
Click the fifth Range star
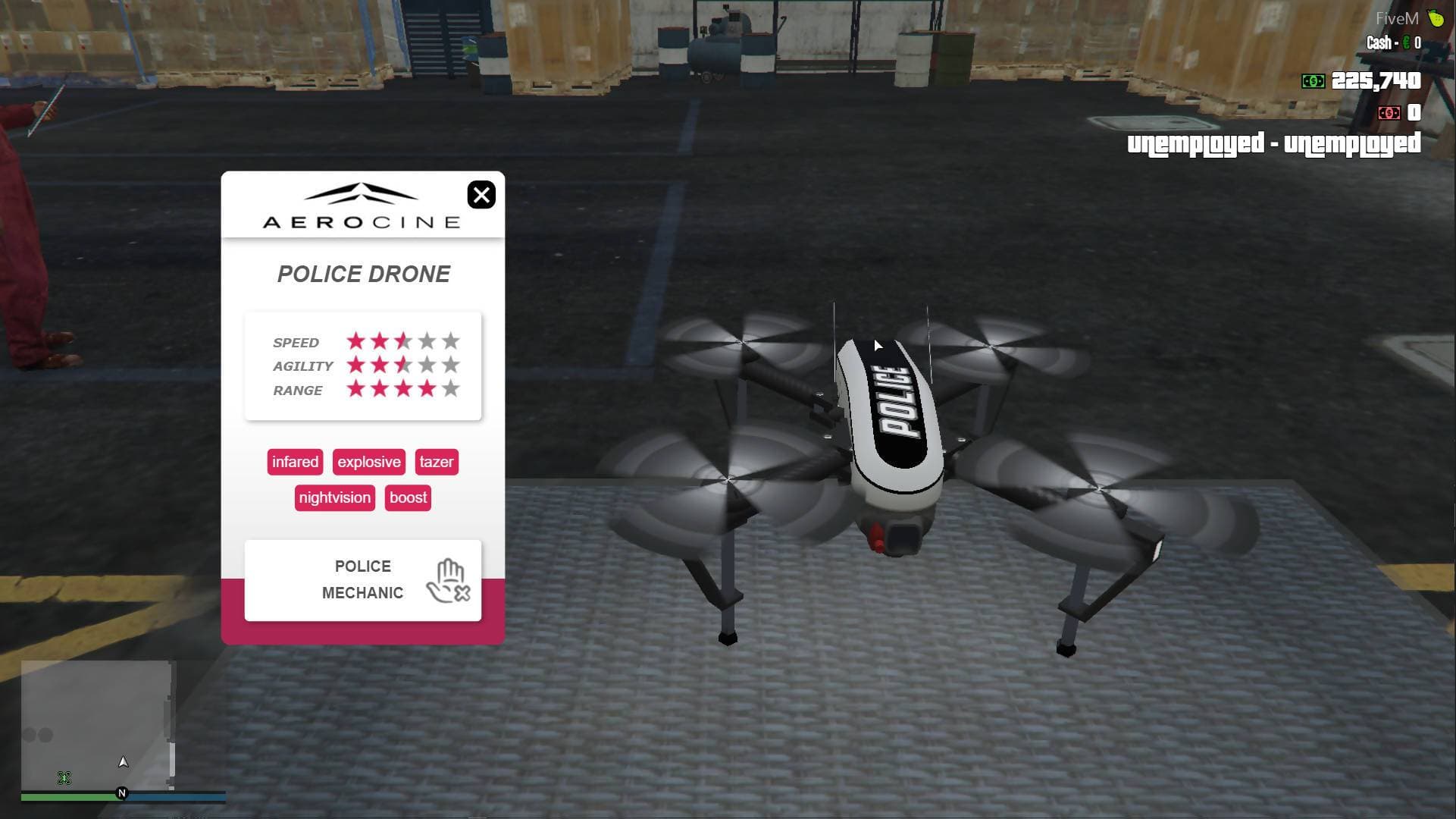click(x=451, y=389)
